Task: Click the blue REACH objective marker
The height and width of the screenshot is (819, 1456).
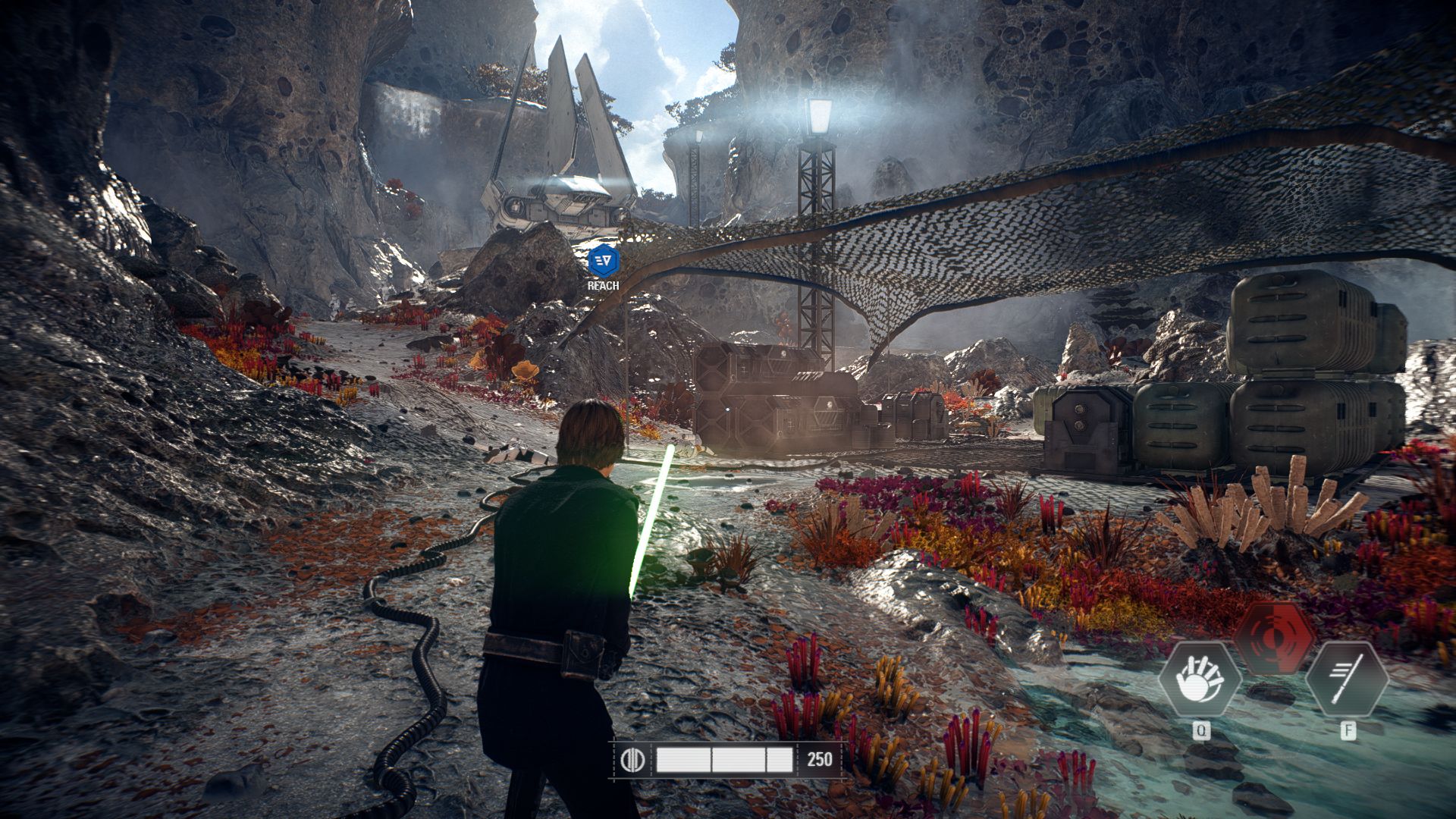Action: (604, 261)
